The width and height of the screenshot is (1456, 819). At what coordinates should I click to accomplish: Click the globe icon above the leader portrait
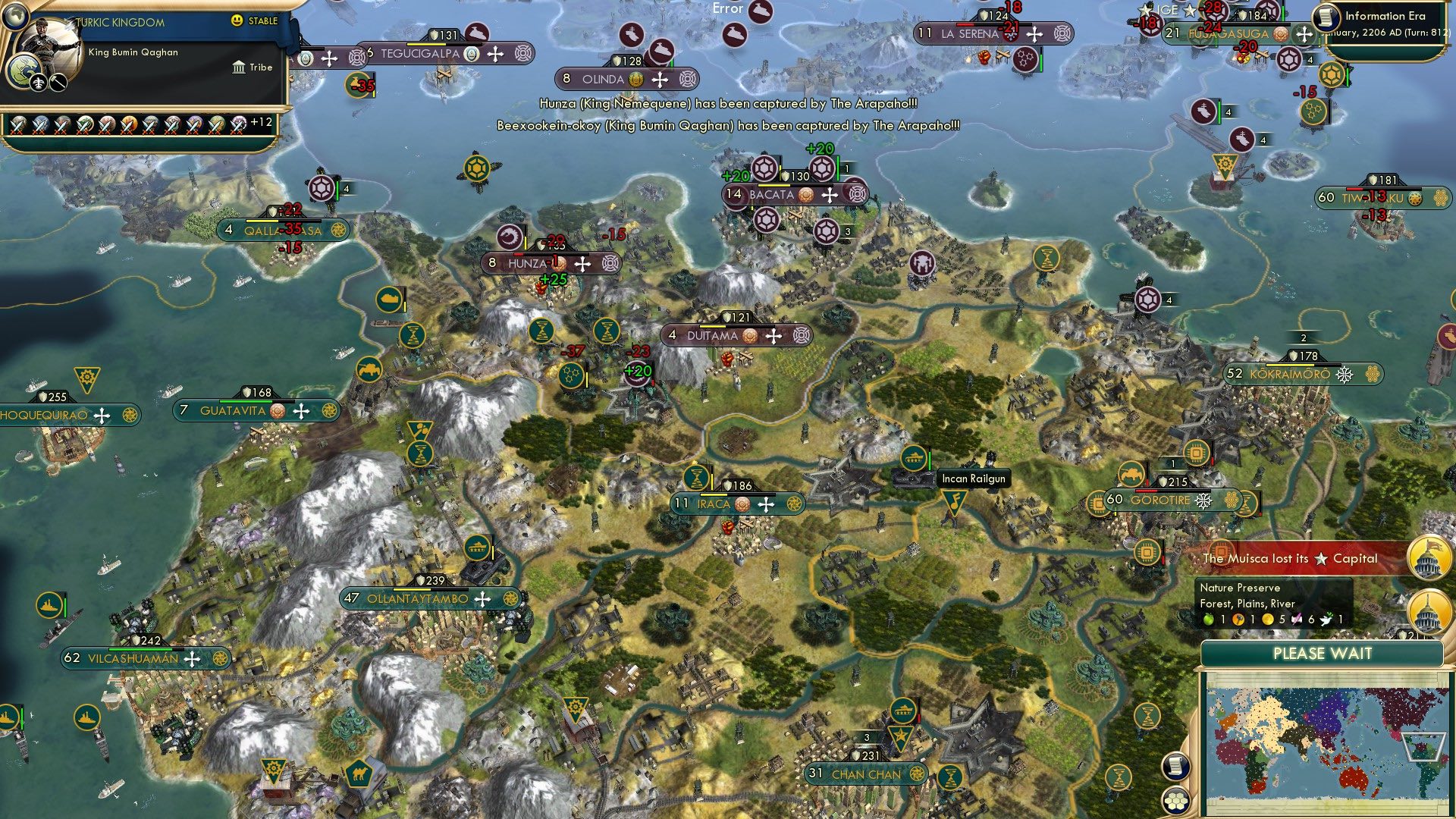pos(15,17)
